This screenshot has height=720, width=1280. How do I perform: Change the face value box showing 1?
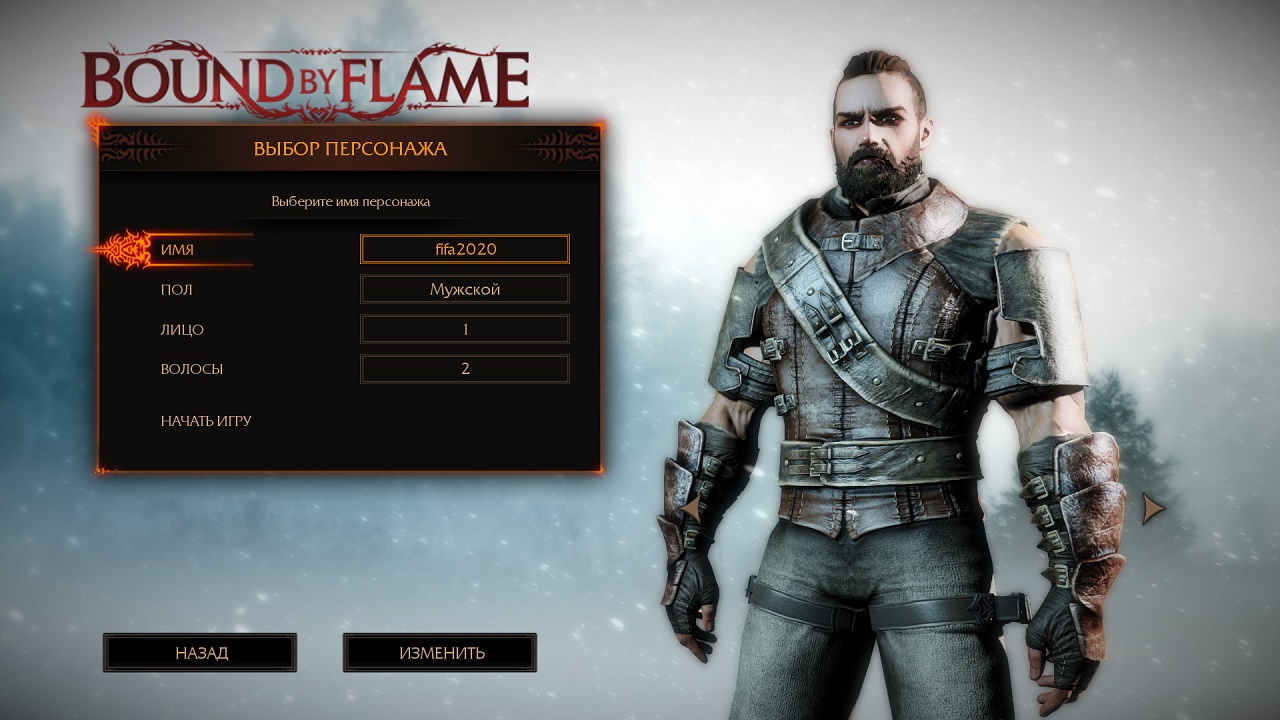pyautogui.click(x=465, y=329)
